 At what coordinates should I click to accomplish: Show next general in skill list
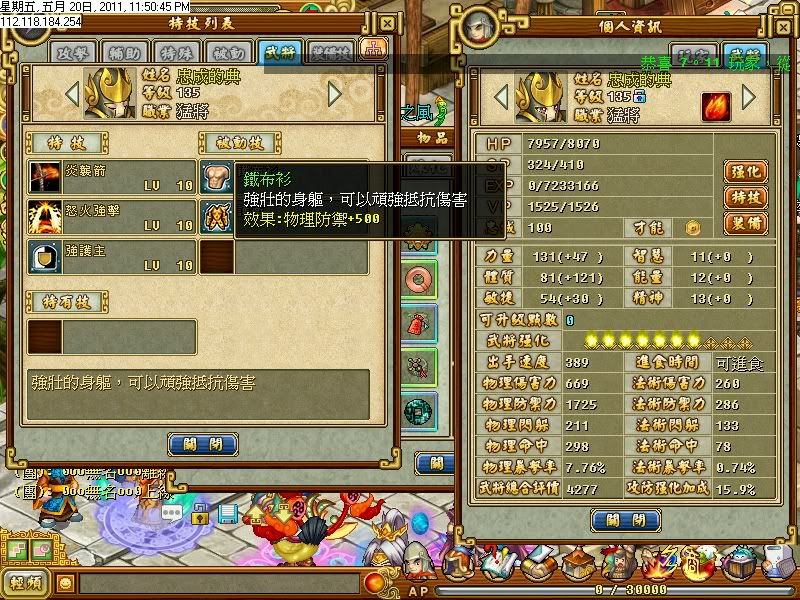point(335,94)
